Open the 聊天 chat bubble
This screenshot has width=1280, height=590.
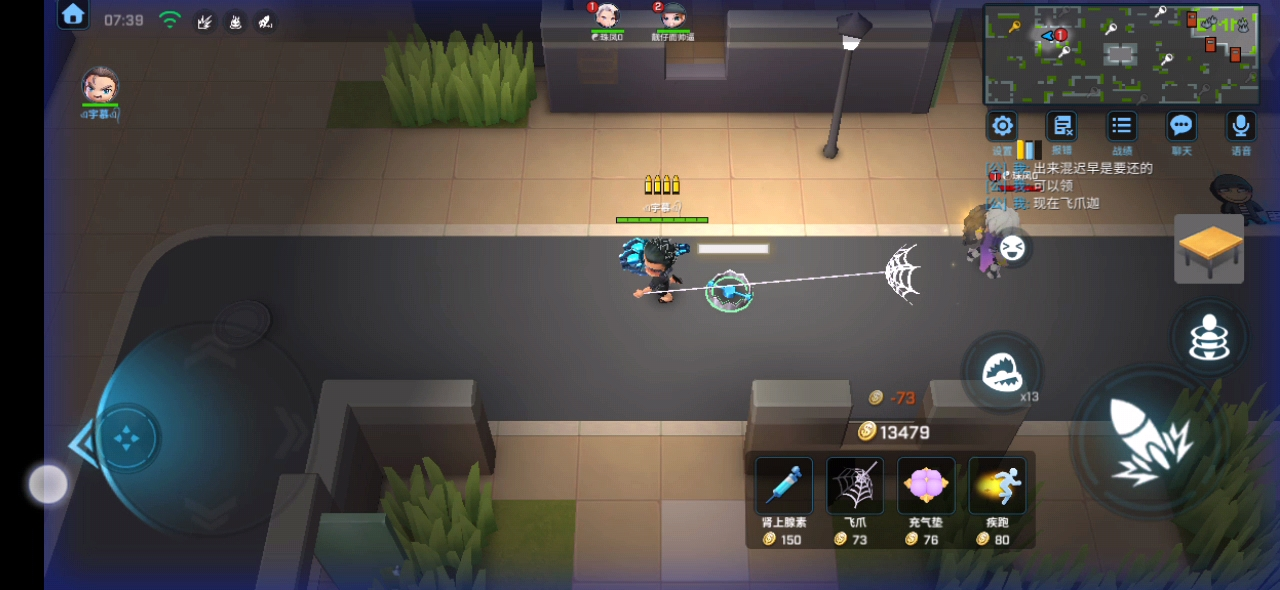click(1181, 126)
